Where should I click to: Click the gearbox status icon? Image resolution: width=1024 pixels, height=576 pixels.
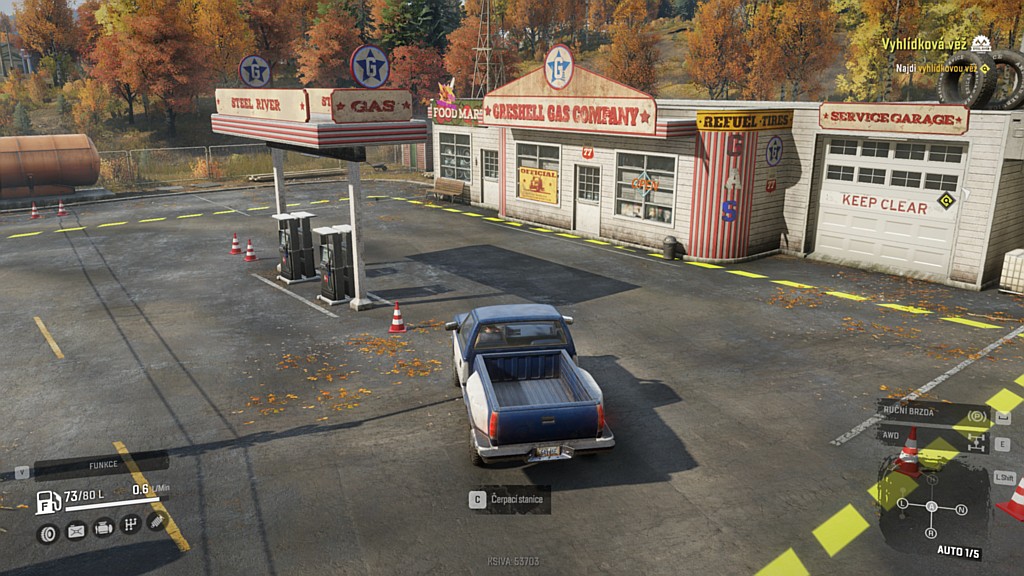130,524
